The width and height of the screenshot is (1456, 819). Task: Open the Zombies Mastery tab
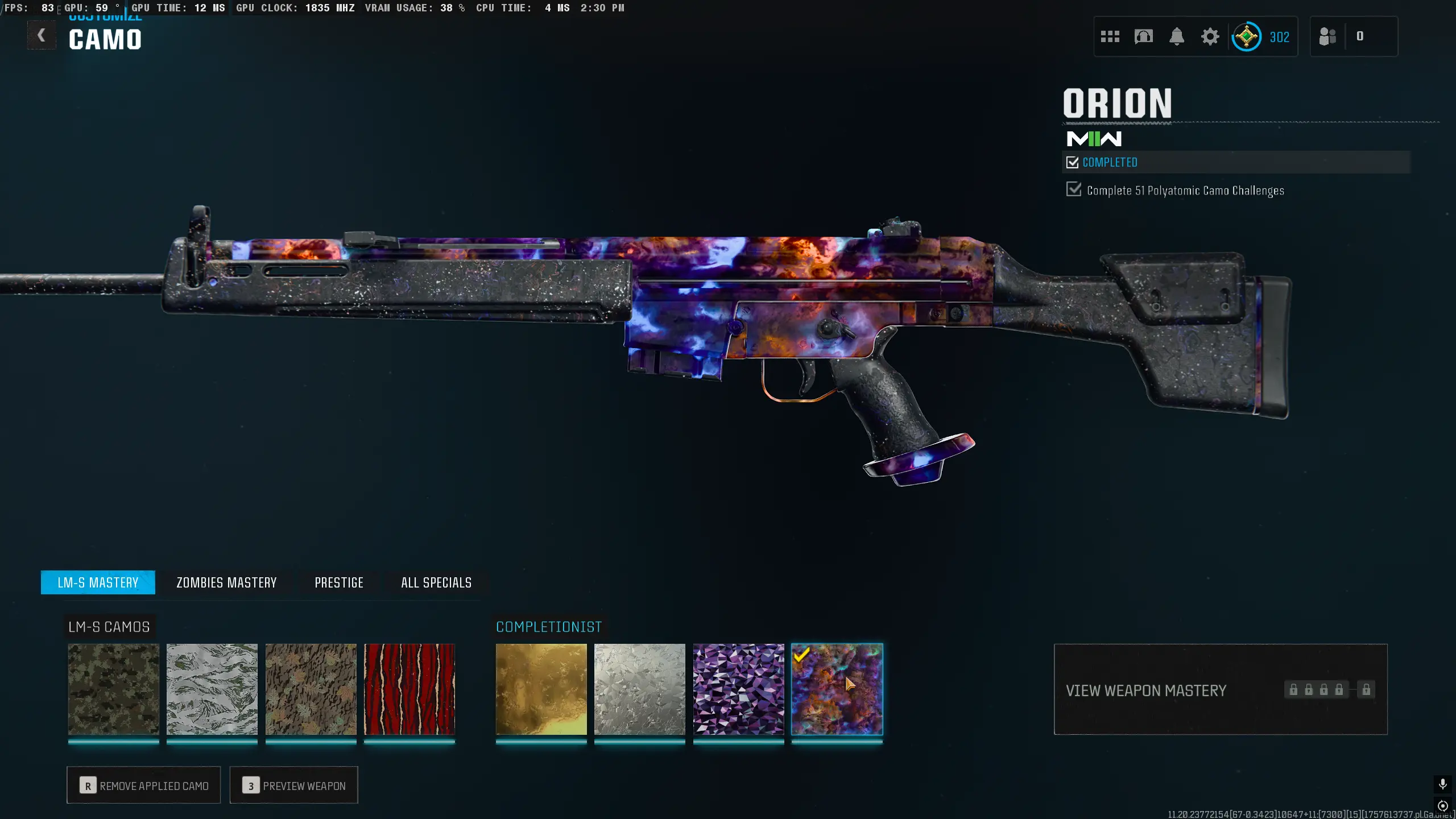(x=226, y=582)
